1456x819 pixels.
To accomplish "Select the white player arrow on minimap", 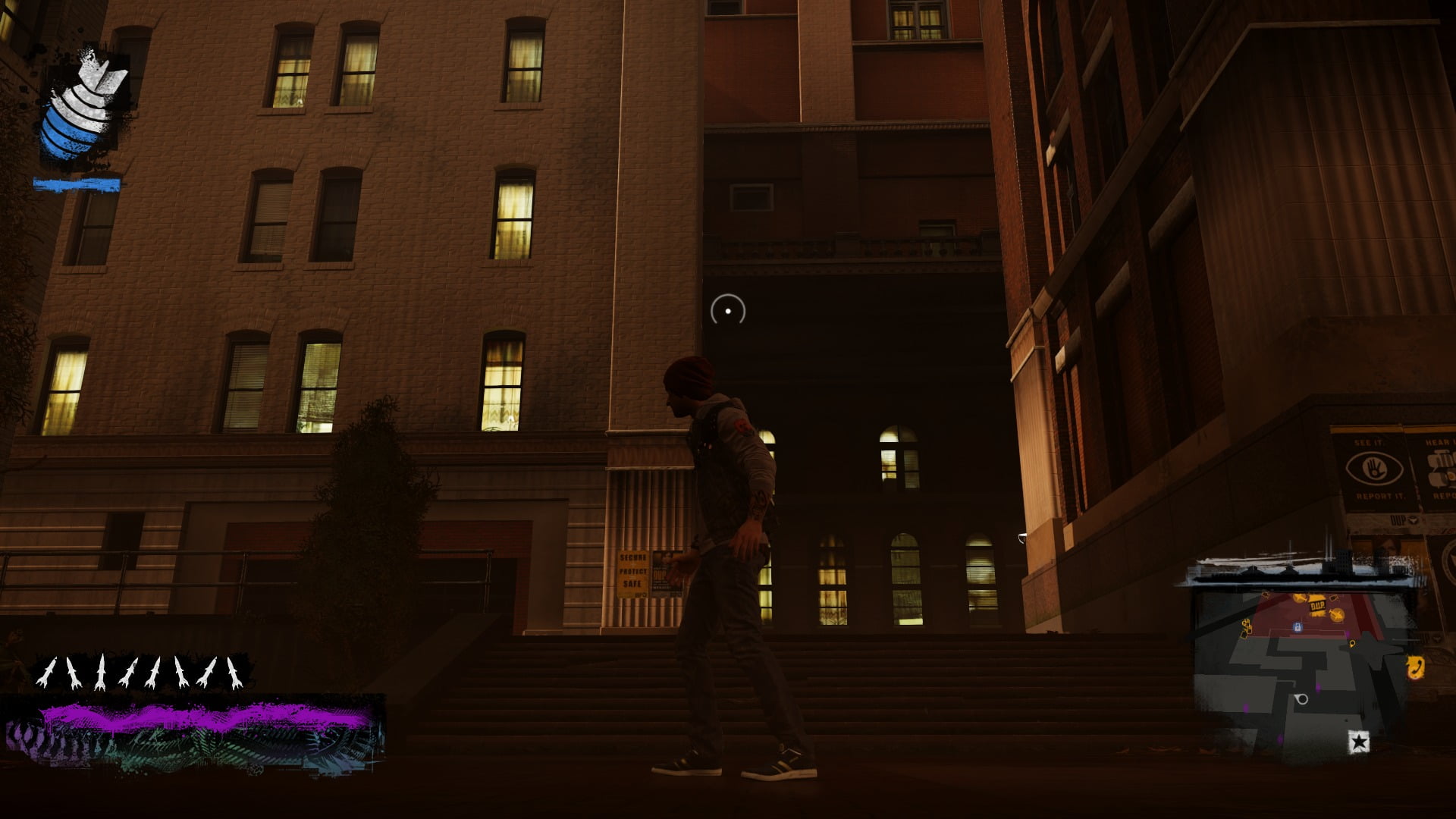I will [1301, 698].
